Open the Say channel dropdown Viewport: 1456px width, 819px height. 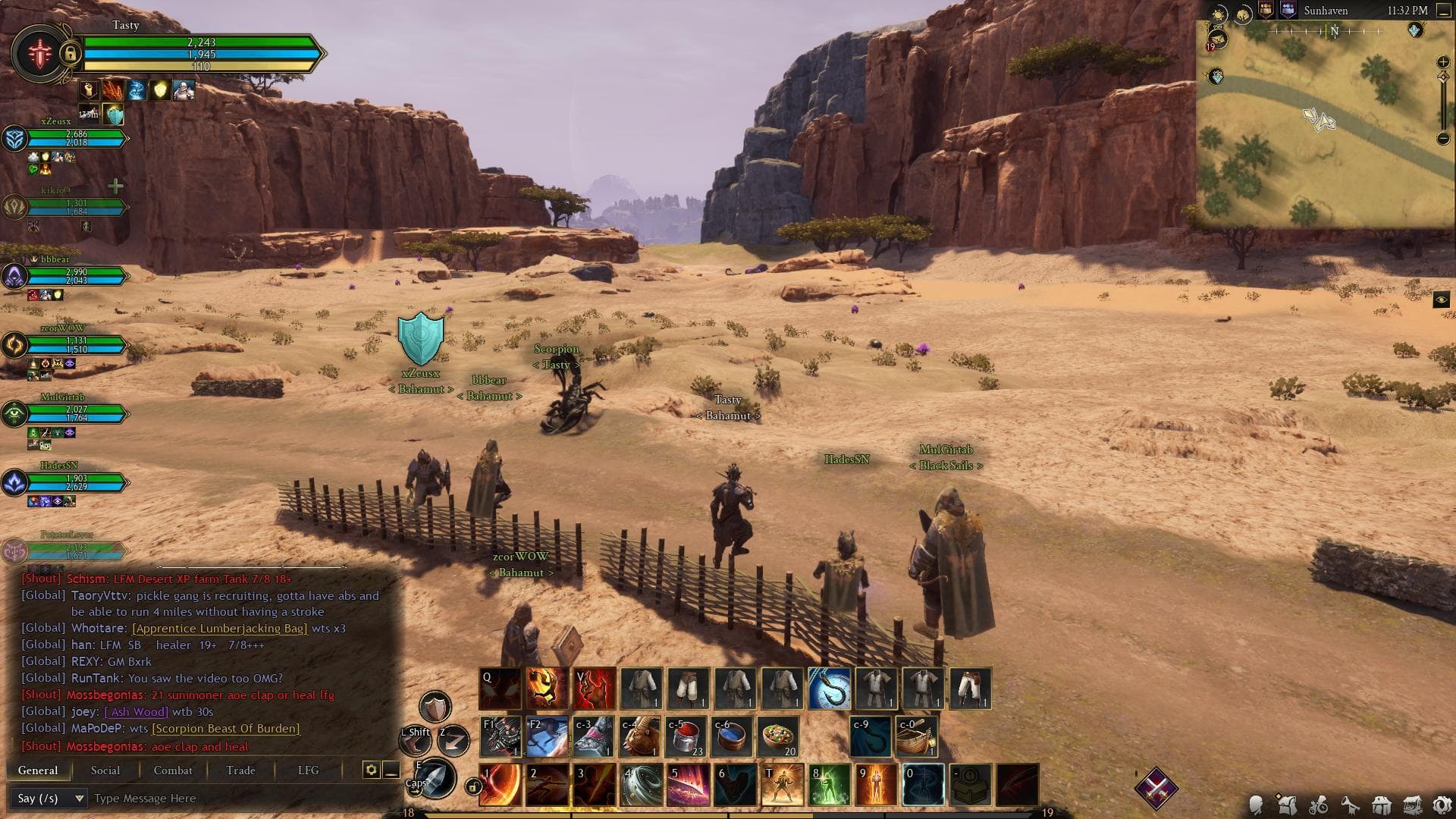coord(49,799)
